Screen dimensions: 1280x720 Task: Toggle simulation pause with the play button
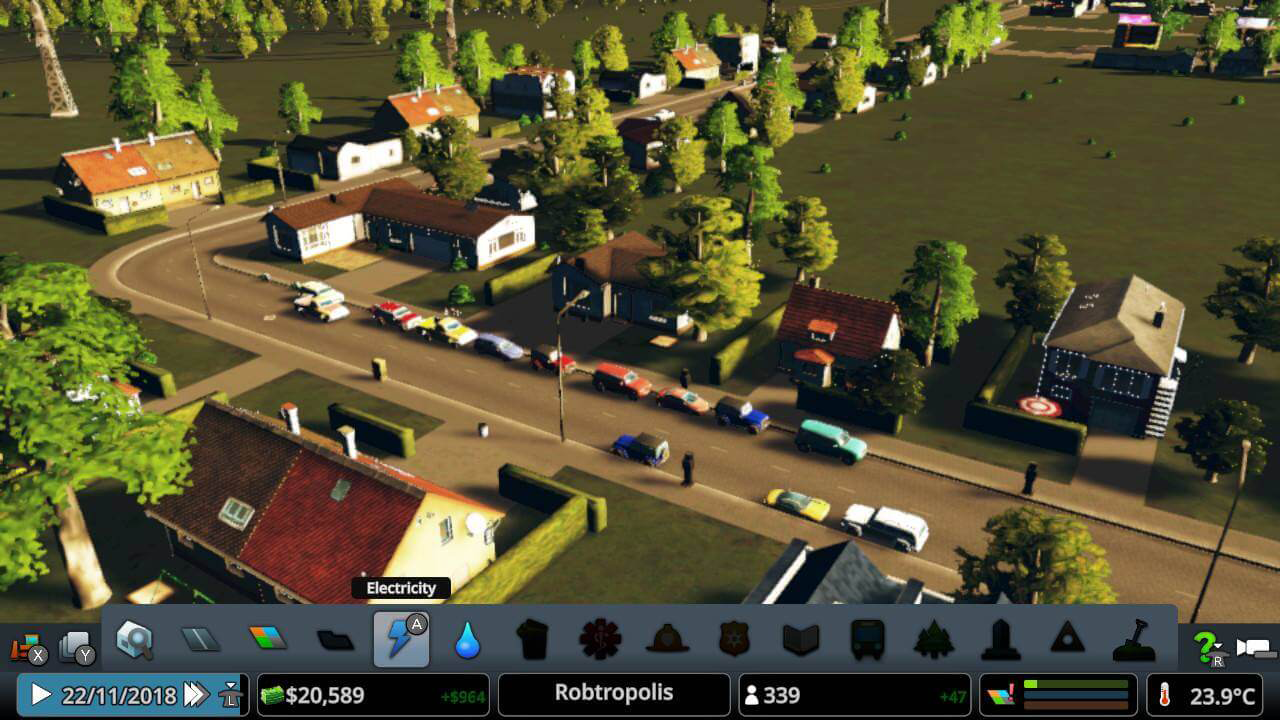click(38, 692)
